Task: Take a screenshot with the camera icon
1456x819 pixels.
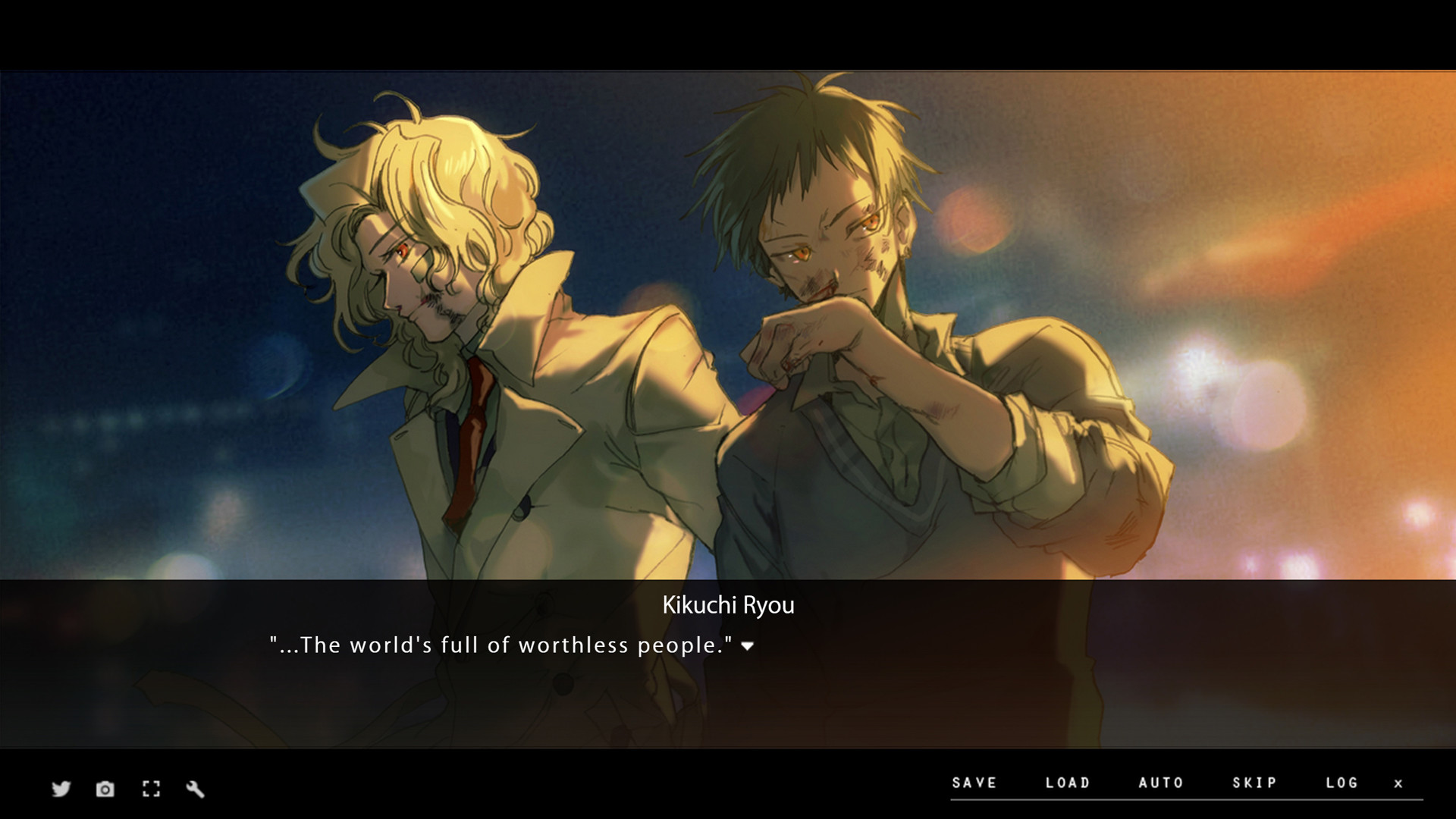Action: (x=105, y=789)
